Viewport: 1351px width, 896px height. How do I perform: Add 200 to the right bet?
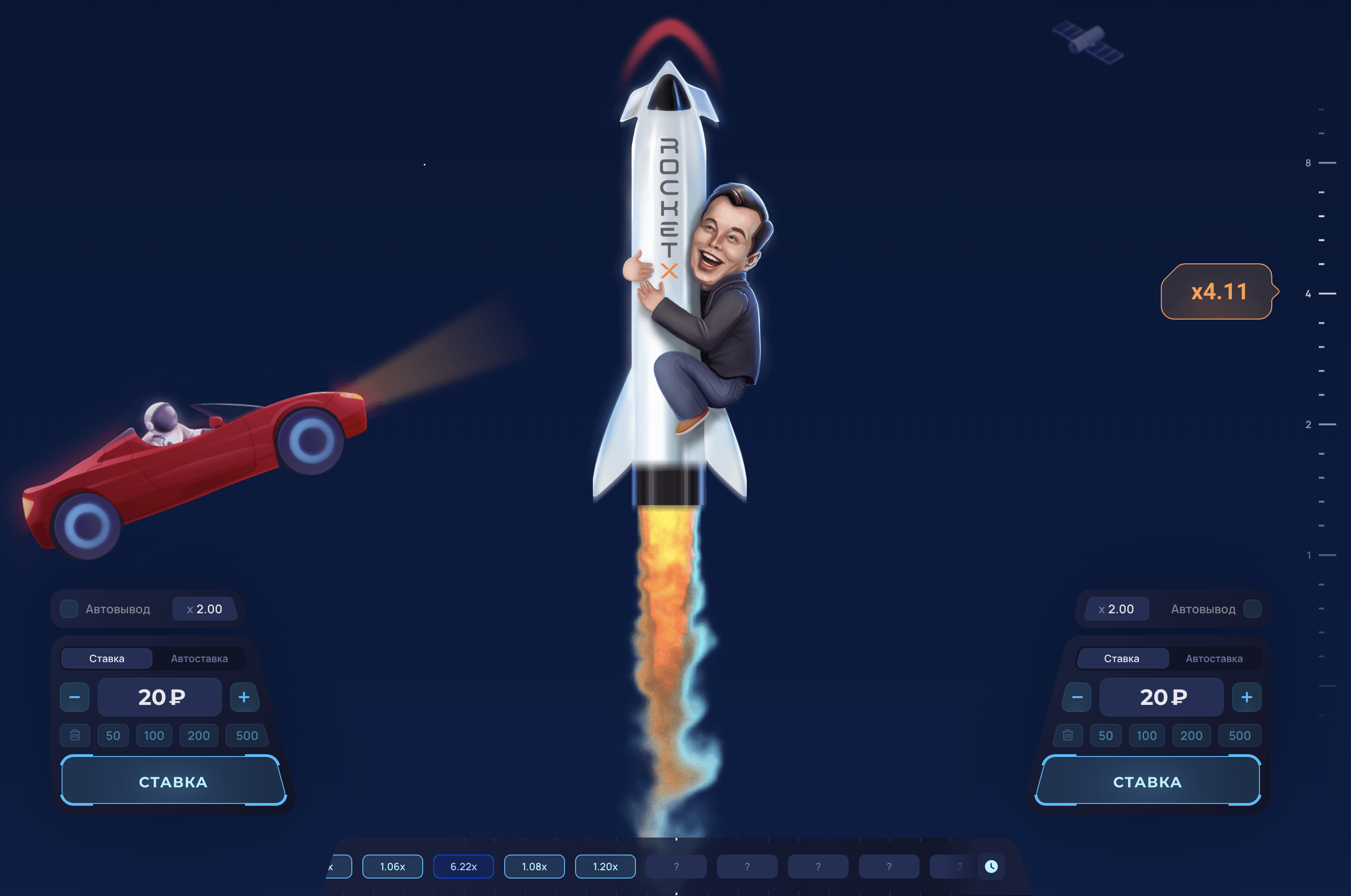pyautogui.click(x=1191, y=735)
